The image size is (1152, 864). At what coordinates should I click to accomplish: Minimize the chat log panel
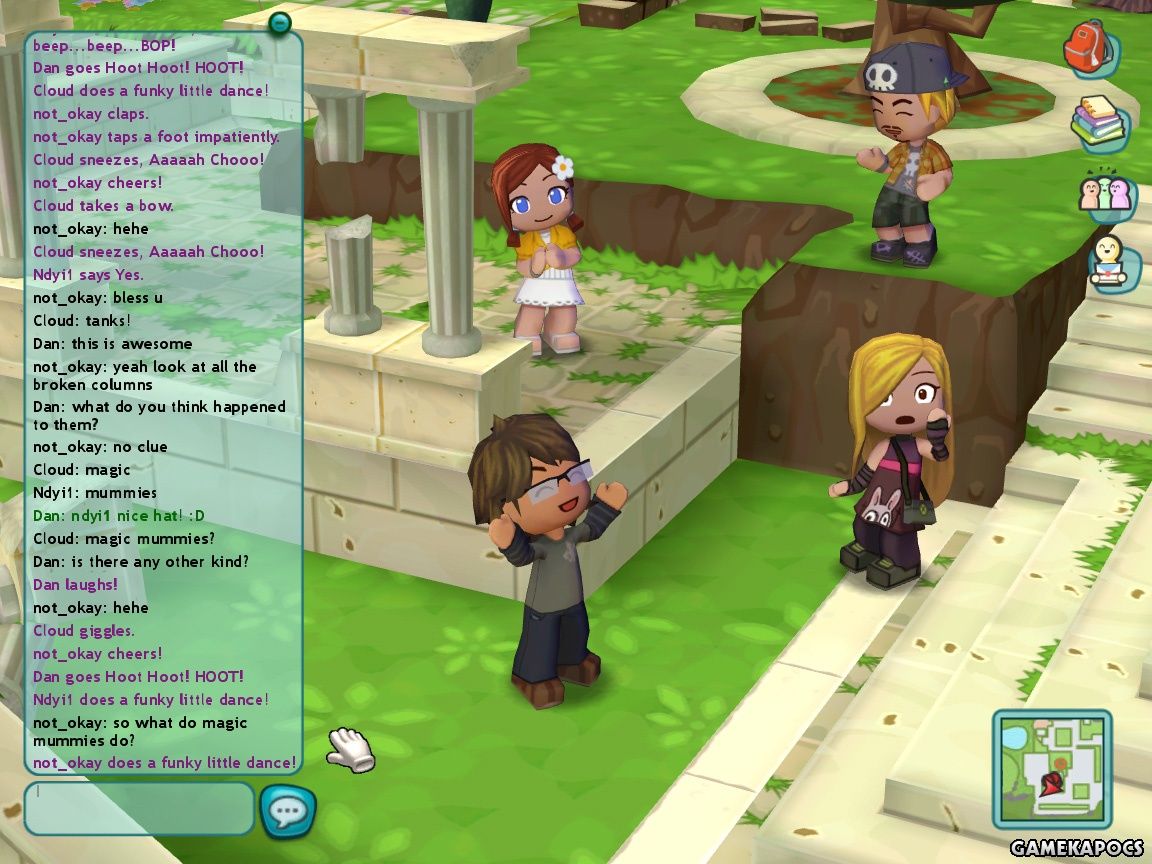[280, 21]
